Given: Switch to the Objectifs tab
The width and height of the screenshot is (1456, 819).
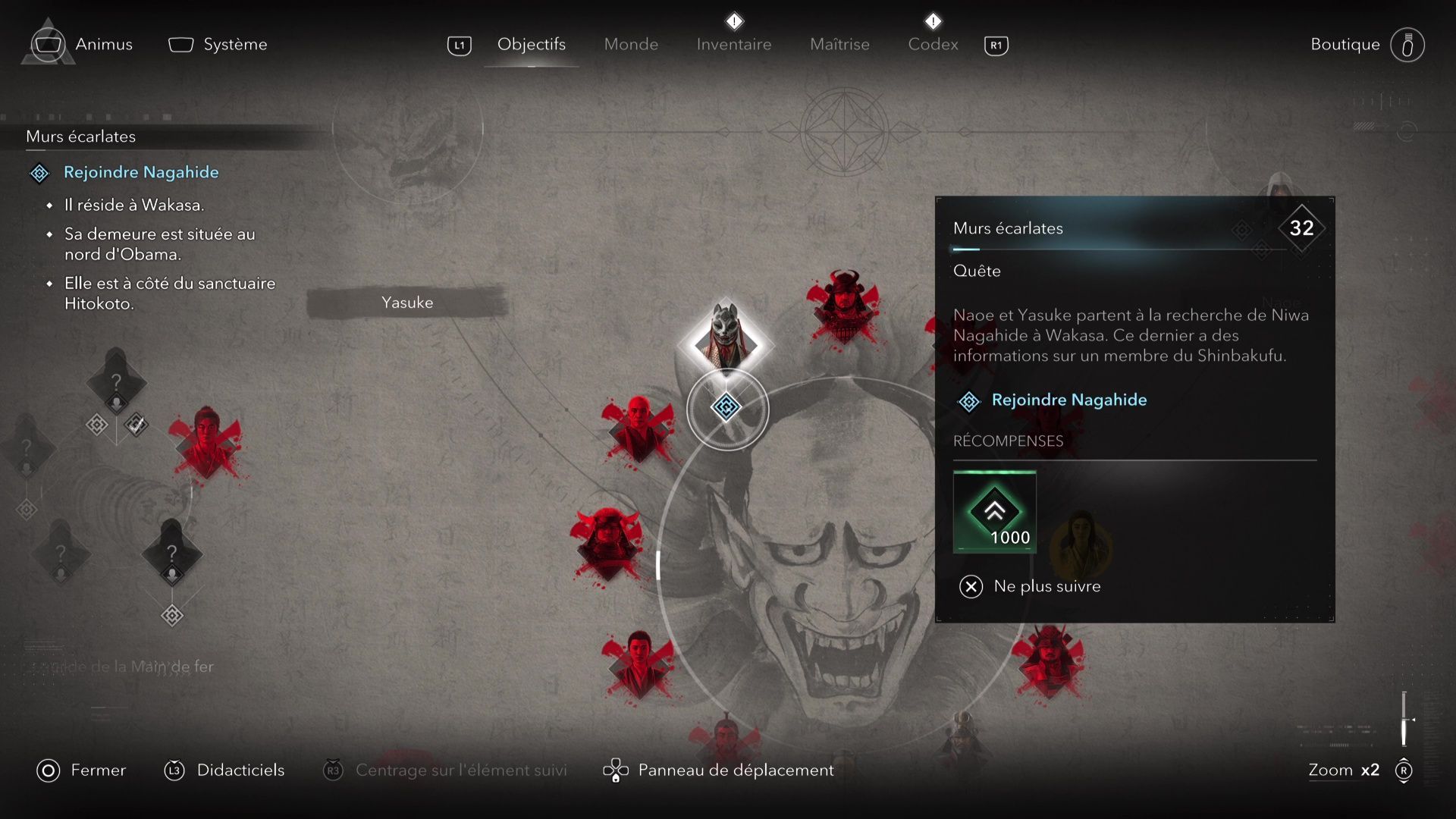Looking at the screenshot, I should pyautogui.click(x=531, y=45).
